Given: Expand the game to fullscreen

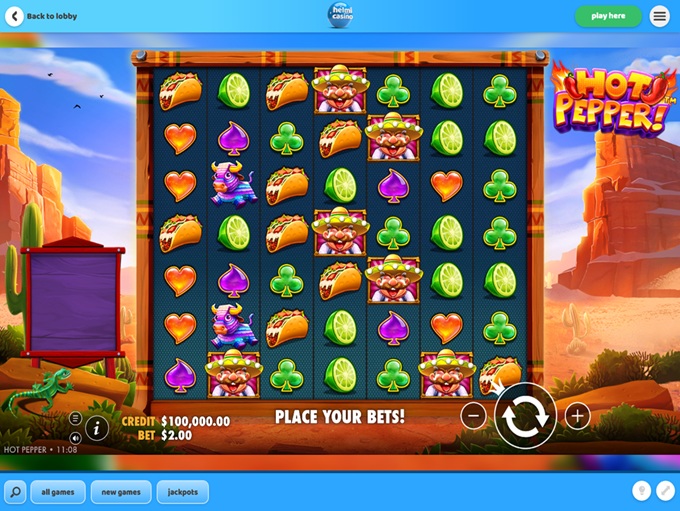Looking at the screenshot, I should [665, 491].
